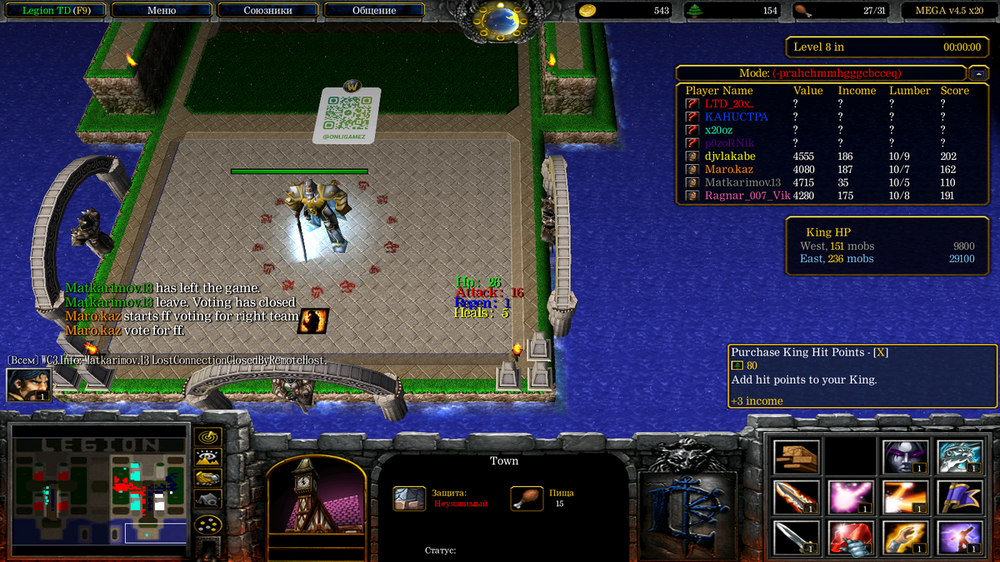The height and width of the screenshot is (562, 1000).
Task: Choose the purple-masked face icon
Action: pos(905,456)
